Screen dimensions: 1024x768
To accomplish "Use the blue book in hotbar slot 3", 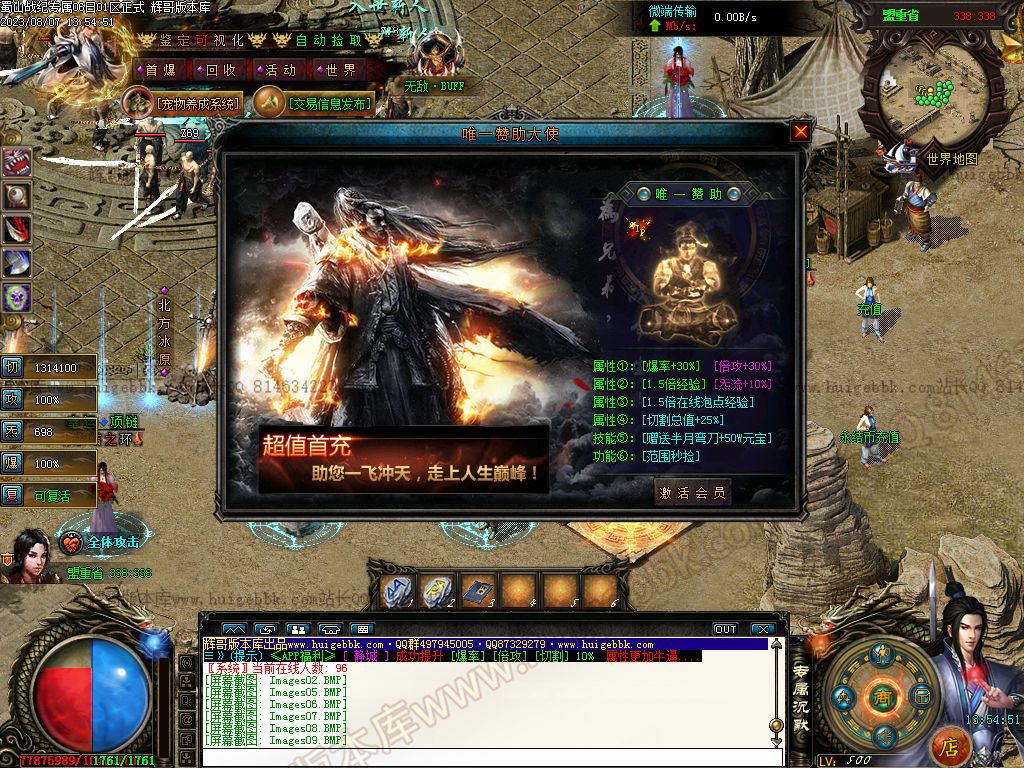I will [477, 592].
